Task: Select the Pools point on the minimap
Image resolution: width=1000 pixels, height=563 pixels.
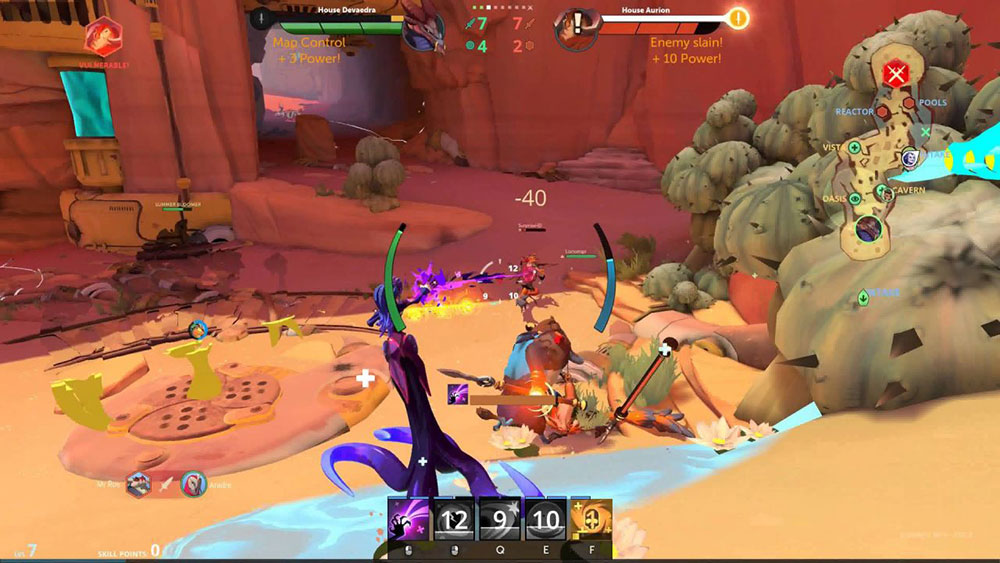Action: coord(910,102)
